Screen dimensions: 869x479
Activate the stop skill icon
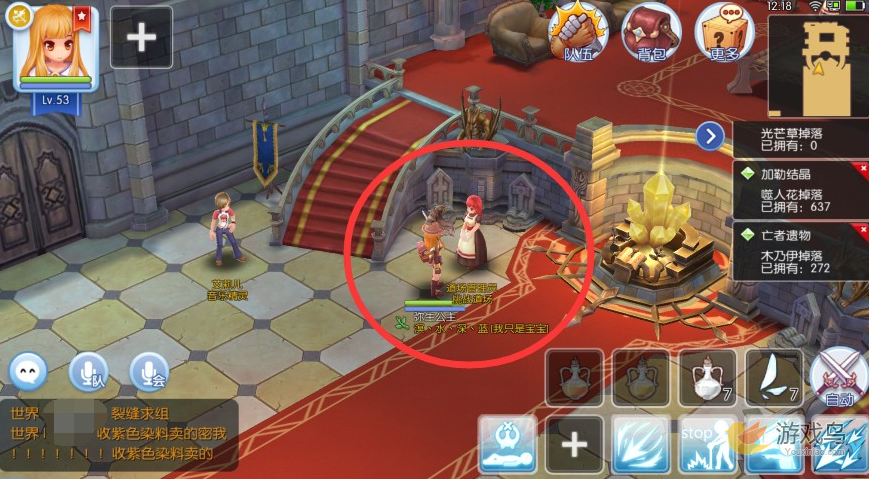coord(708,445)
